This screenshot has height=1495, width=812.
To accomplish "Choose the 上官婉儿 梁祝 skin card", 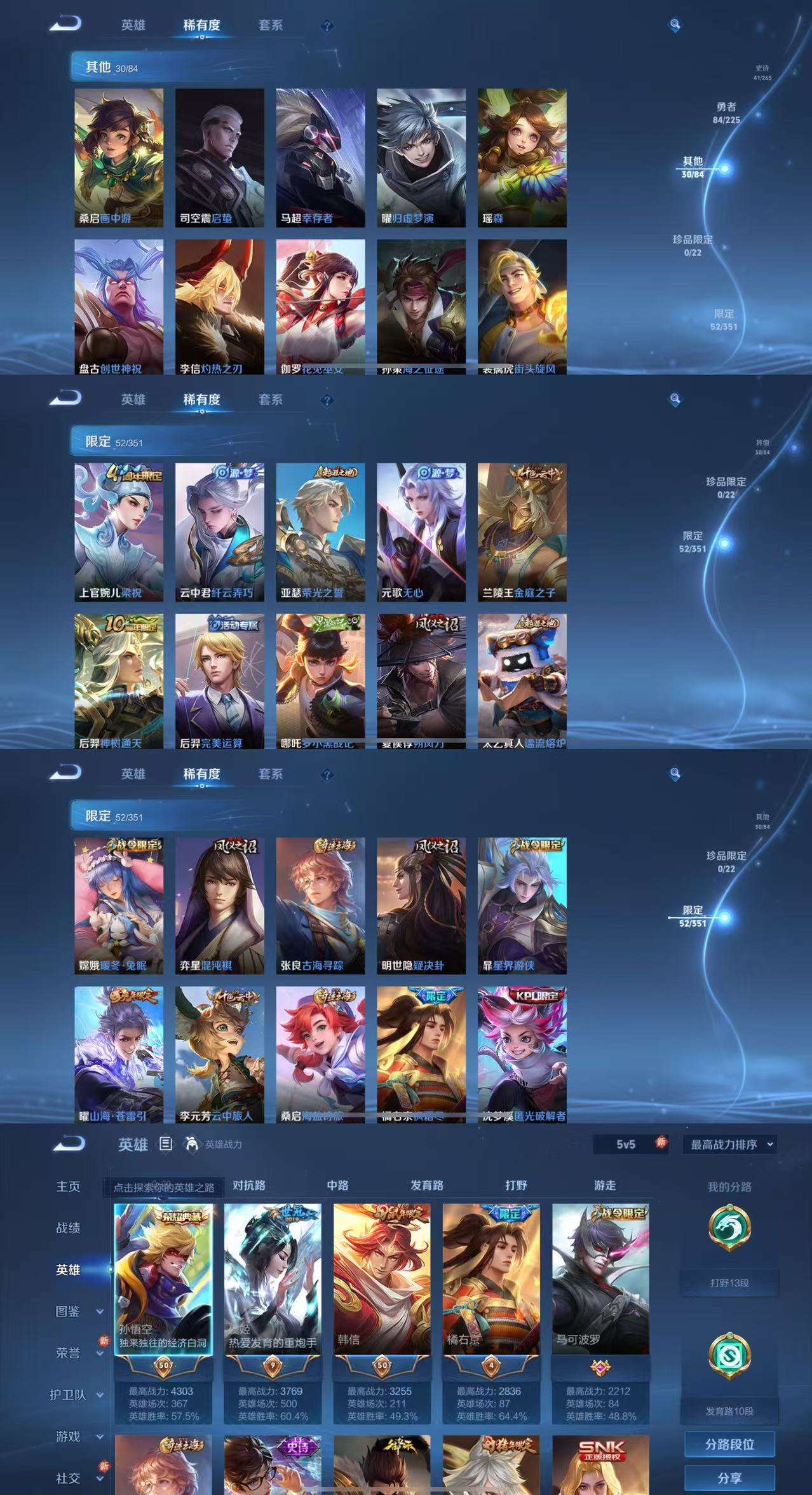I will pyautogui.click(x=118, y=532).
